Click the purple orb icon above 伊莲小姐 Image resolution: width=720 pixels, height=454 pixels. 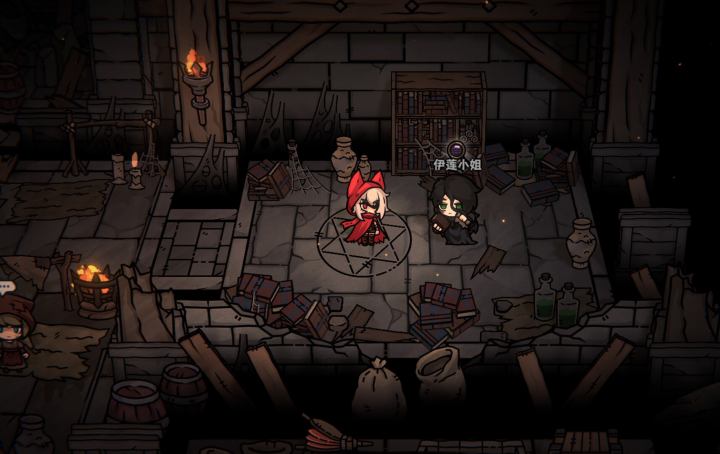(x=456, y=150)
